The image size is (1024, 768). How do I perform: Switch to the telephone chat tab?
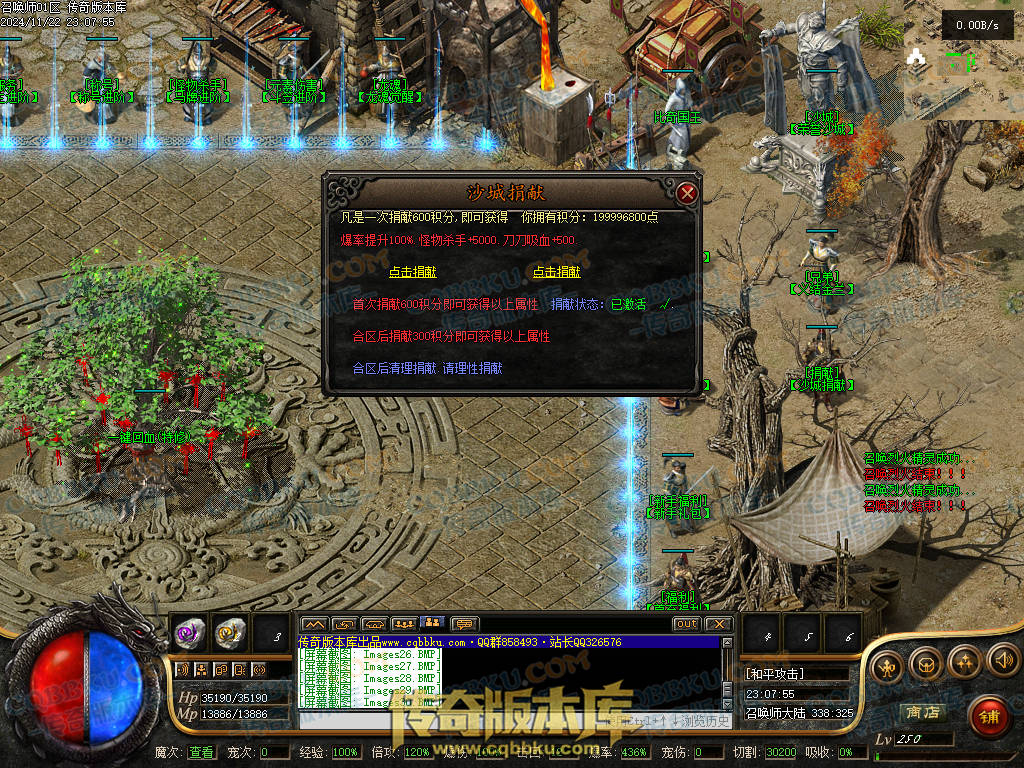[x=374, y=624]
